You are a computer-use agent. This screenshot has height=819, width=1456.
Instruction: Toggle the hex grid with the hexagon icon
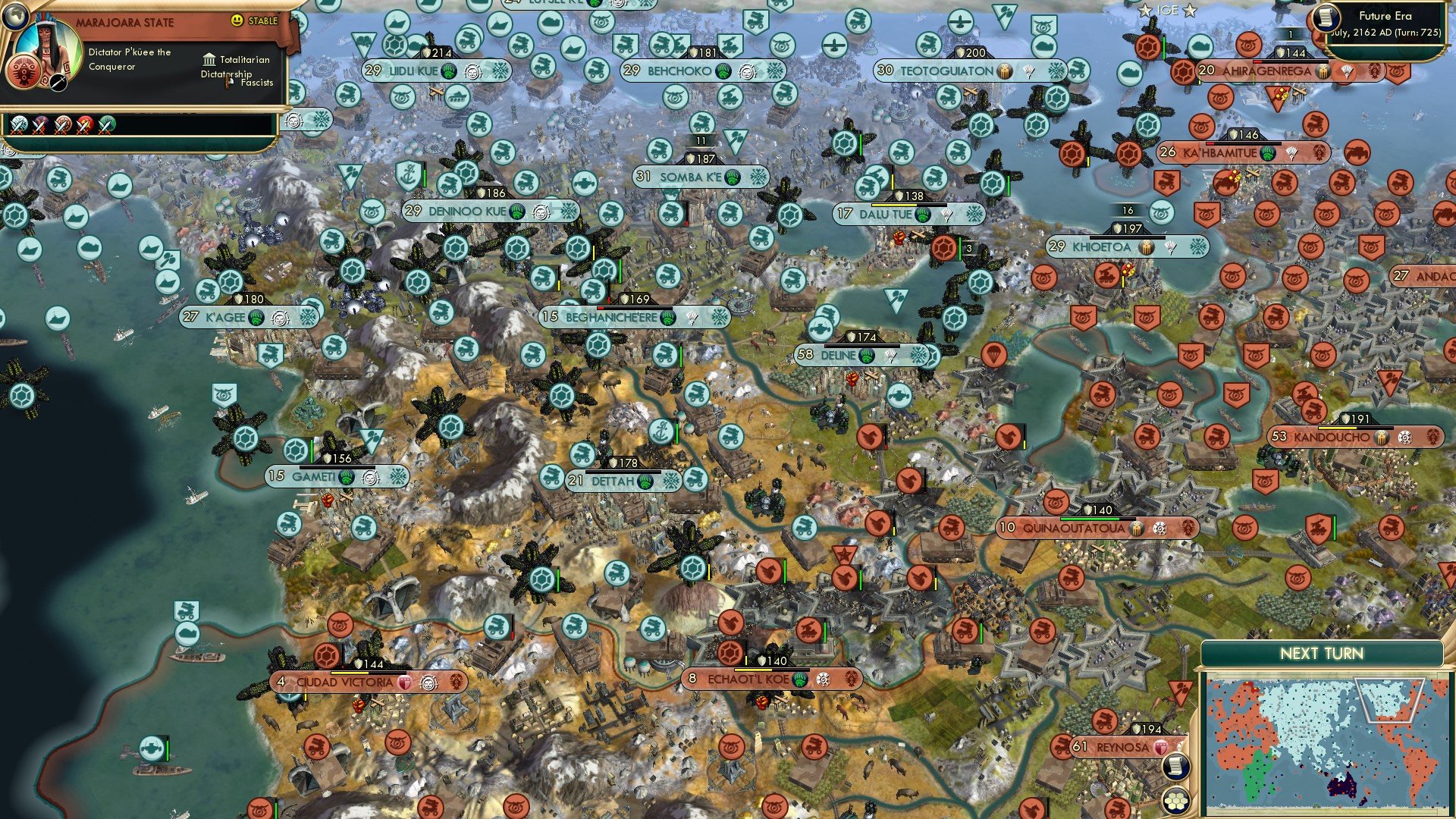[1175, 800]
